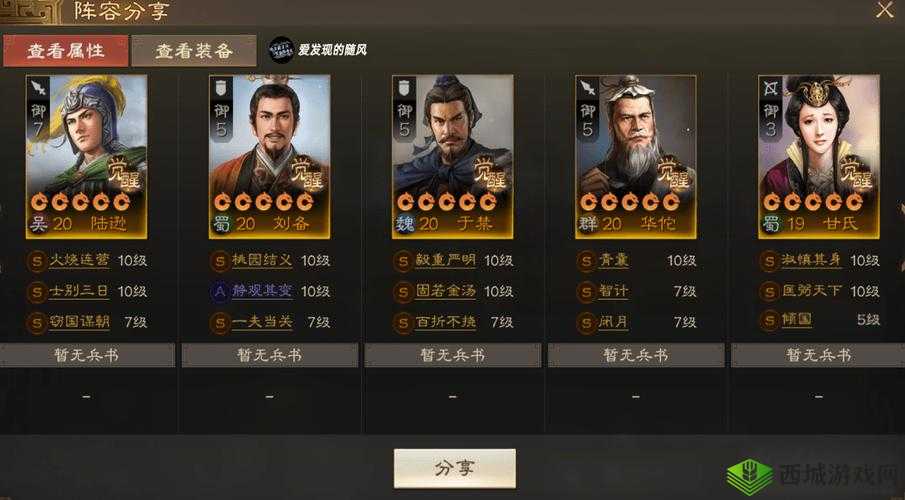
Task: Switch to the 查看属性 tab
Action: pyautogui.click(x=65, y=50)
